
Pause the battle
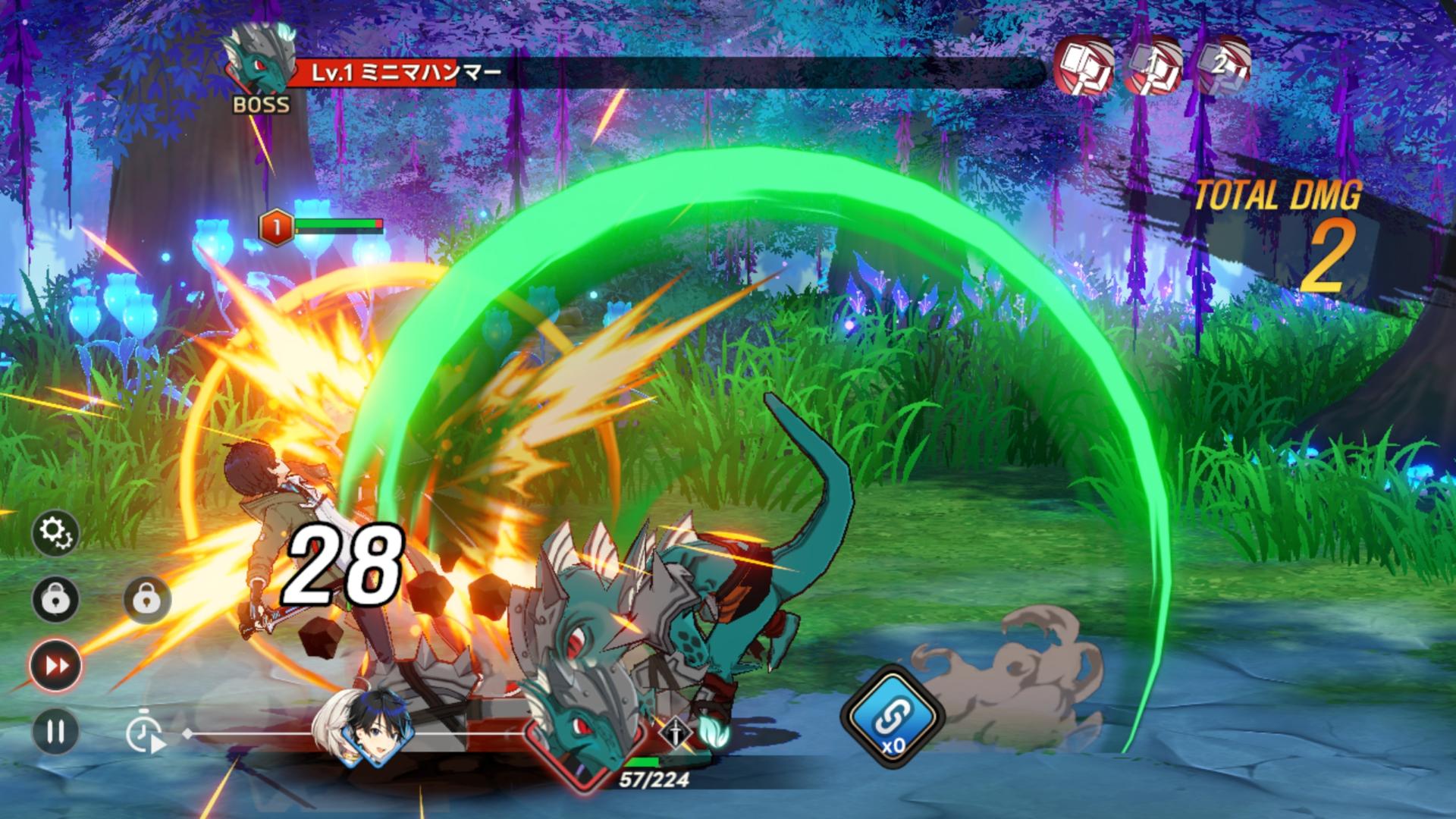pos(56,732)
